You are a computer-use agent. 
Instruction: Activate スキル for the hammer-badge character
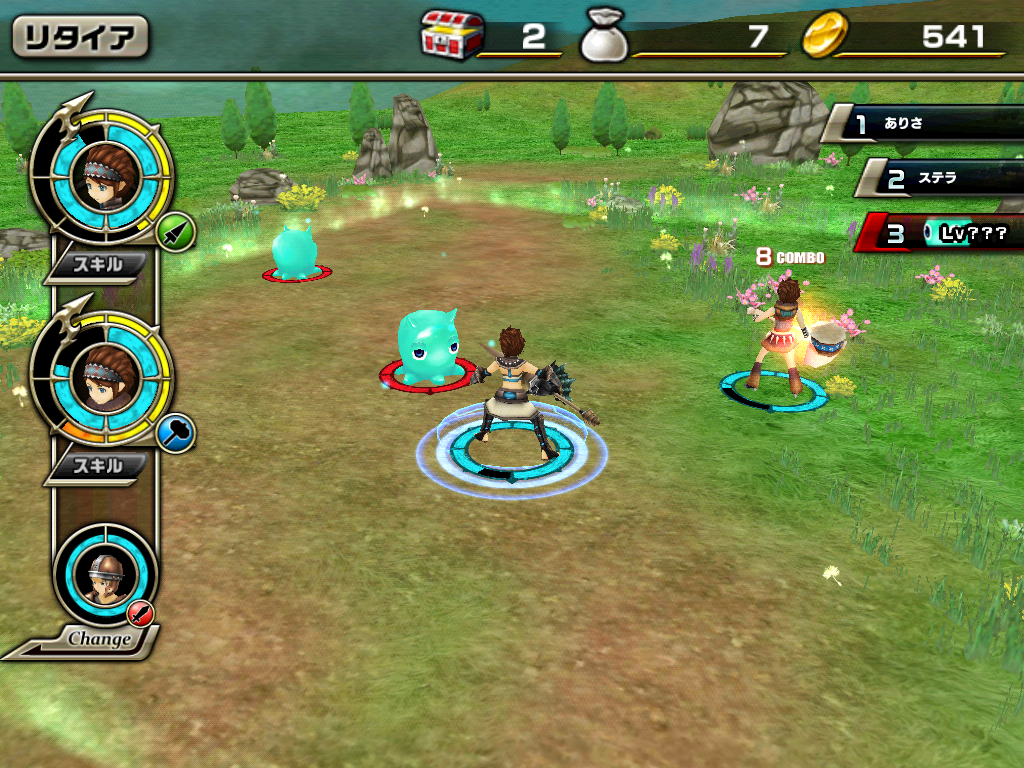pyautogui.click(x=99, y=466)
